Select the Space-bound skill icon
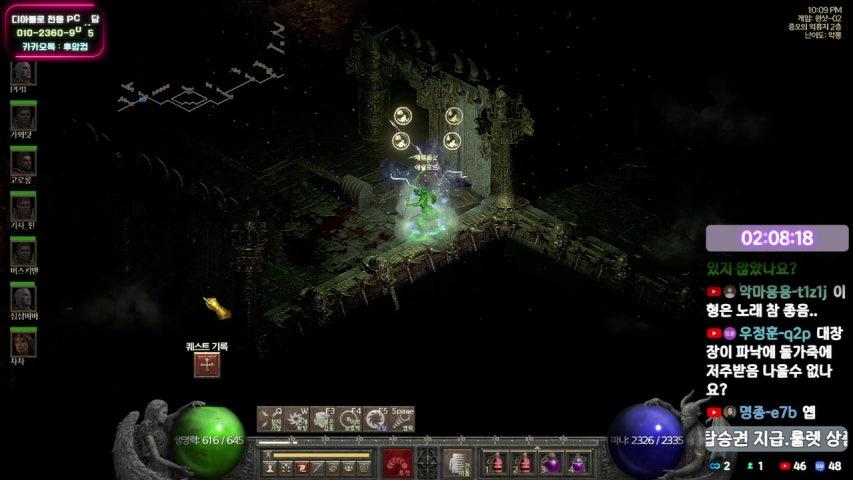Image resolution: width=853 pixels, height=480 pixels. coord(401,418)
